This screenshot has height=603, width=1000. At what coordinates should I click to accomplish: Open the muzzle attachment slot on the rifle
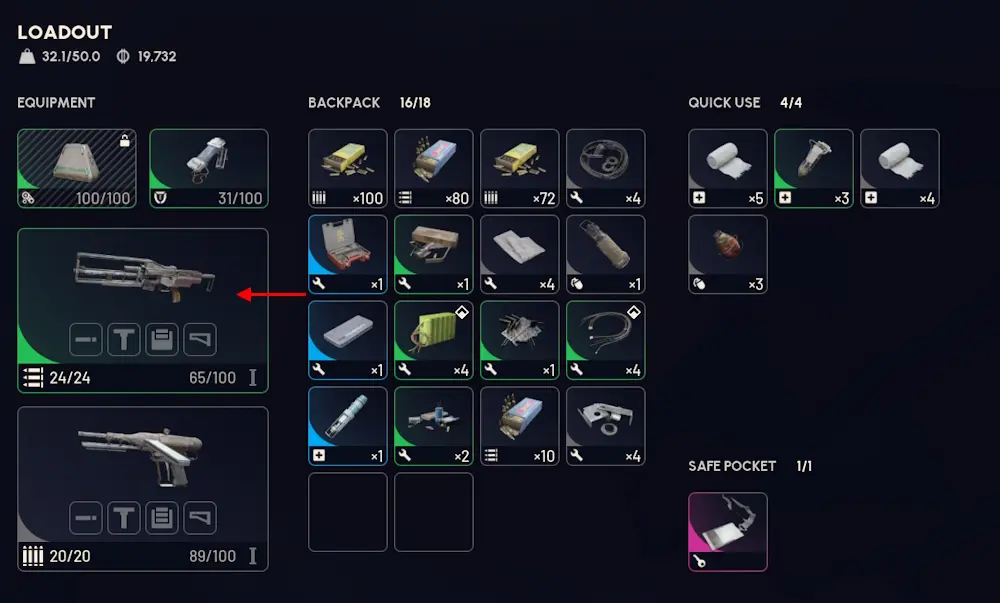point(86,340)
